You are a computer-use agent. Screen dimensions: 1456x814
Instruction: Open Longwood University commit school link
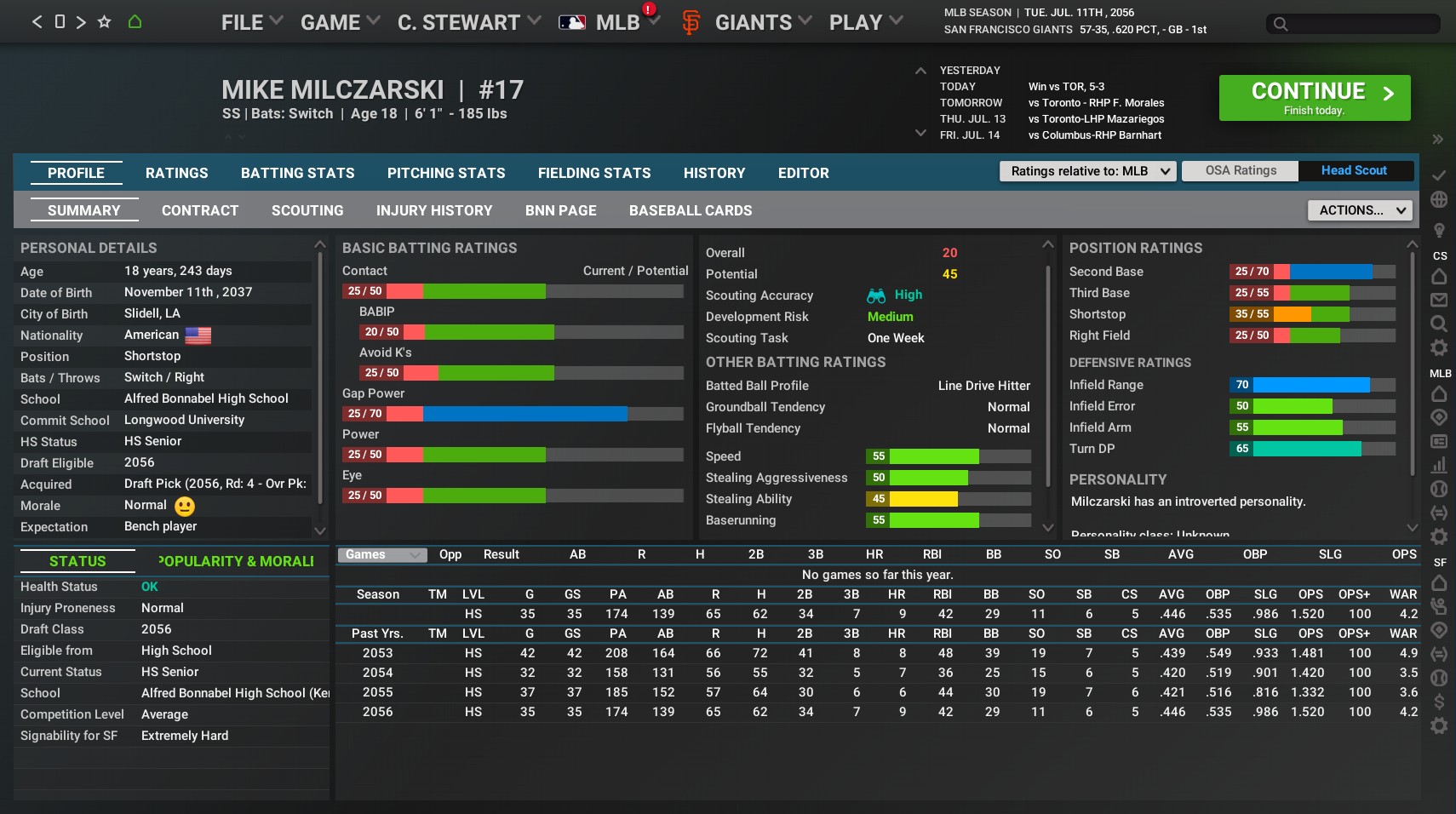184,420
